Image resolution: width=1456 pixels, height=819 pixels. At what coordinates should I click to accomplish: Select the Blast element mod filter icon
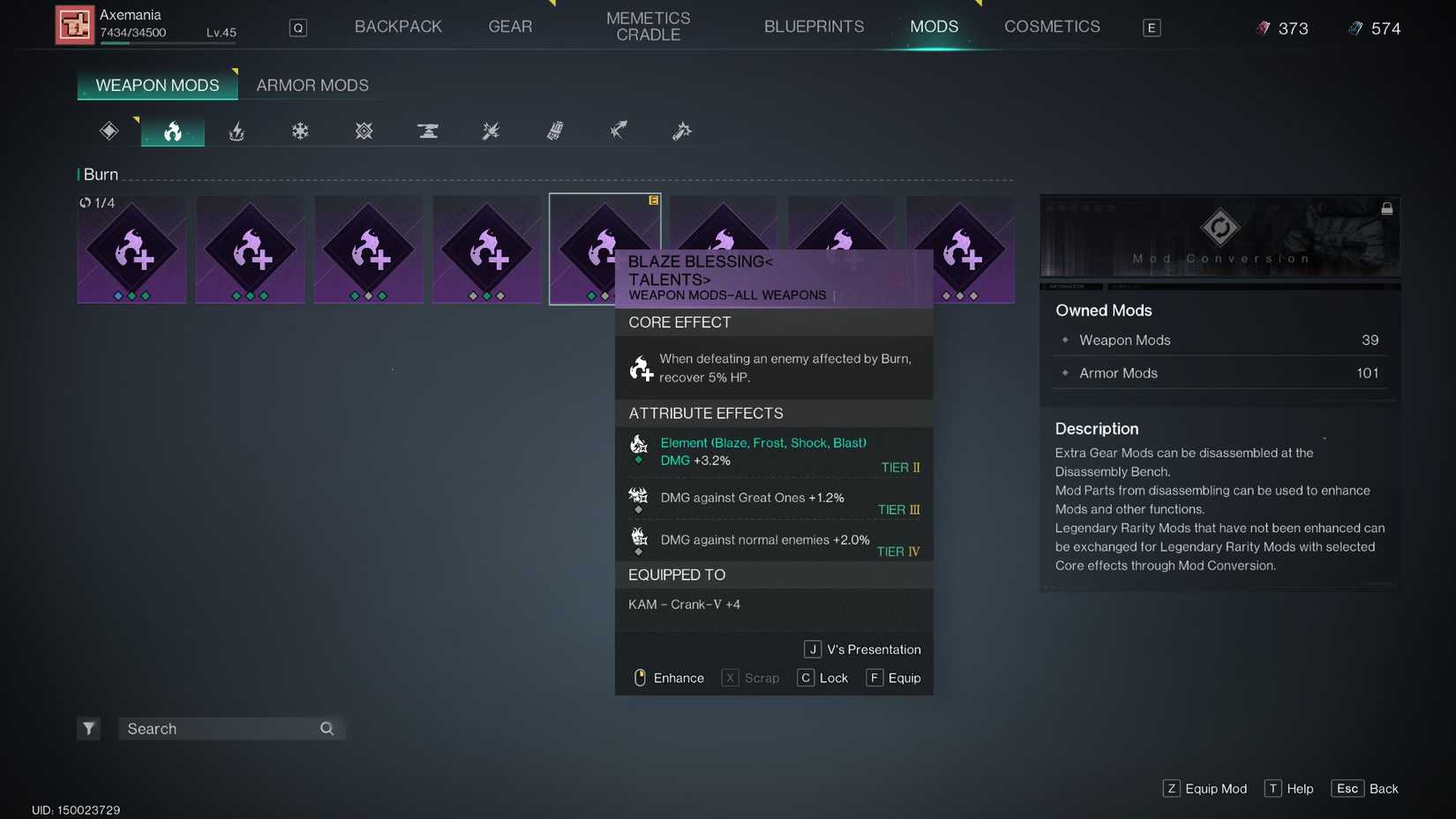click(364, 131)
